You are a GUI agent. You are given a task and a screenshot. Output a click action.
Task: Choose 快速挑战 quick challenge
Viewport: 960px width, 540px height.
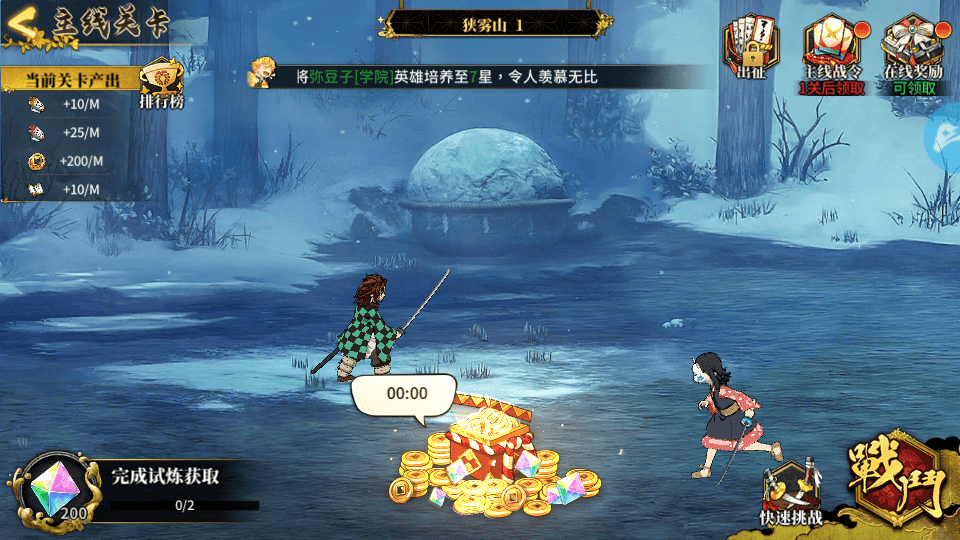coord(791,492)
